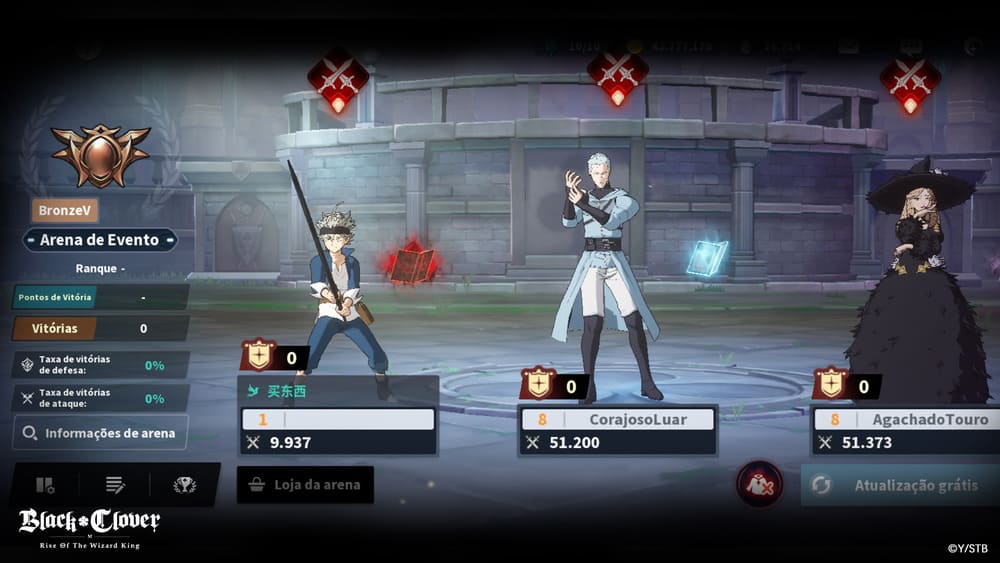
Task: Open the Loja da arena shop
Action: (305, 485)
